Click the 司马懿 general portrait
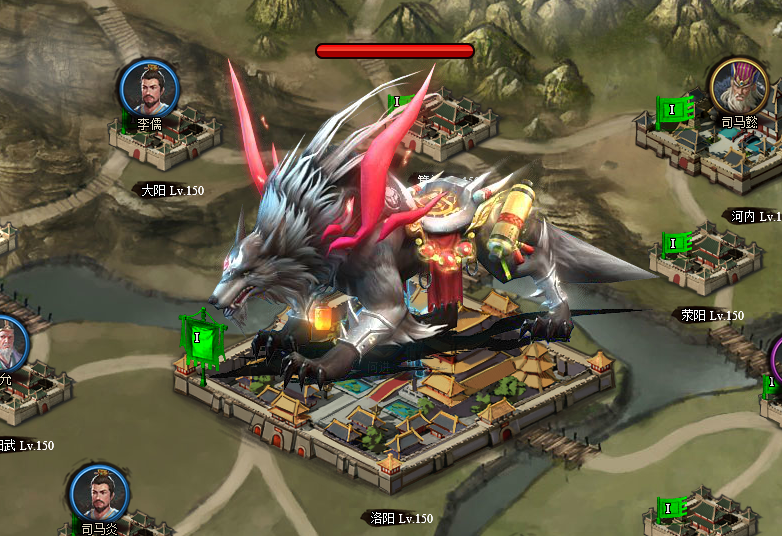 click(739, 86)
